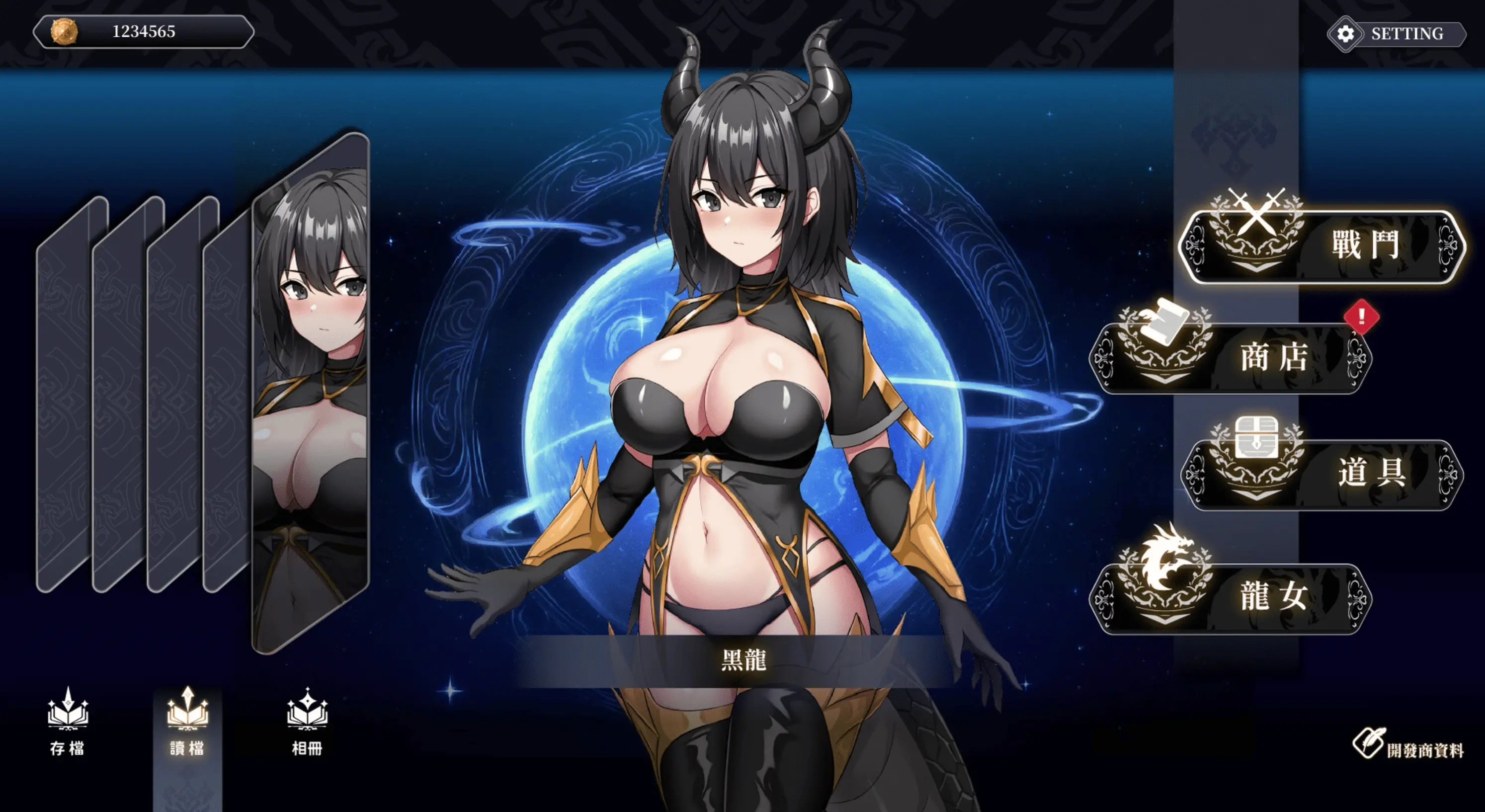1485x812 pixels.
Task: Choose the 讀檔 load button
Action: pyautogui.click(x=187, y=722)
